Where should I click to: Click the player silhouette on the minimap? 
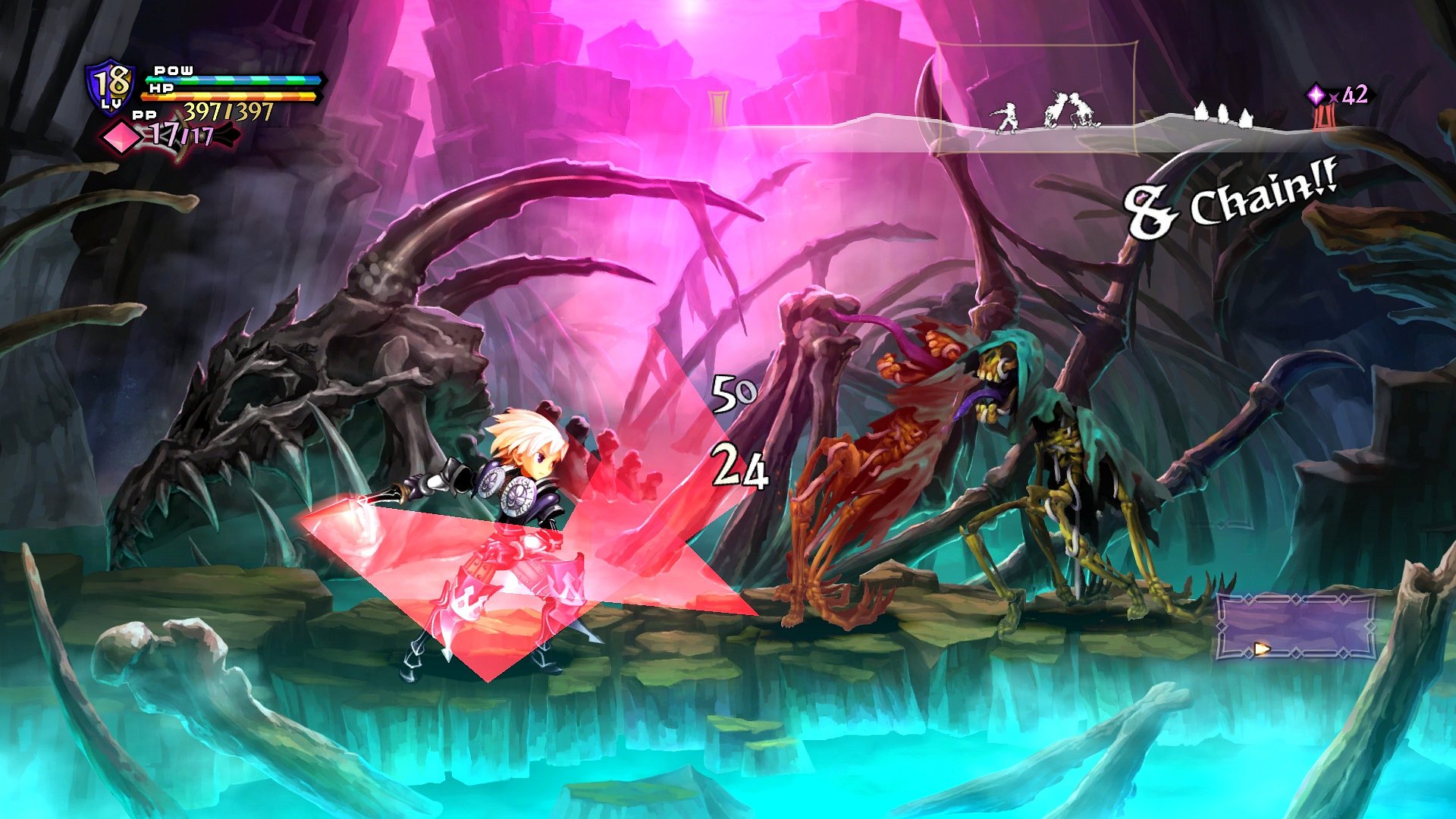[x=1006, y=117]
